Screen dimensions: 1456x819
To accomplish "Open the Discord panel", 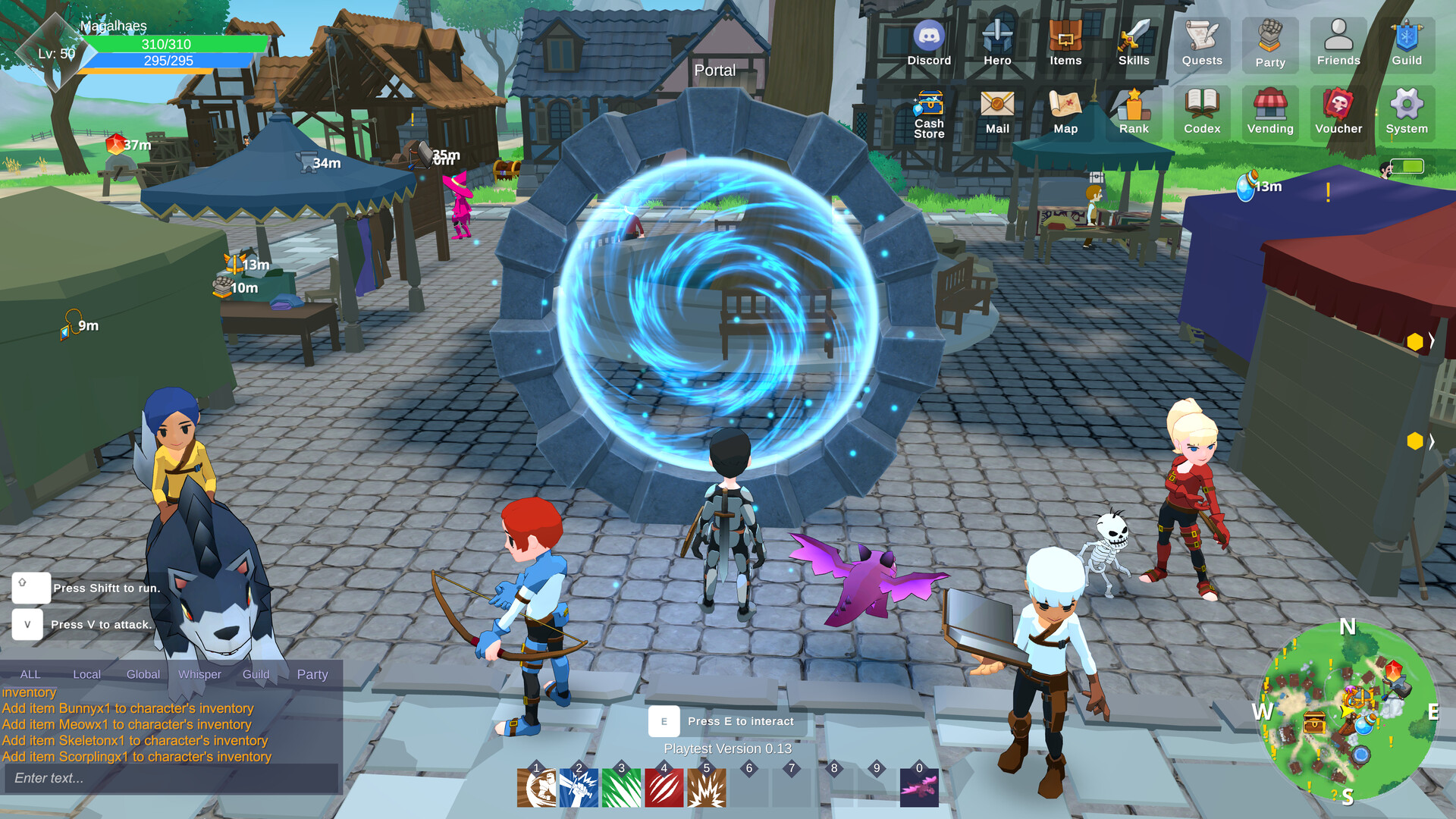I will click(x=929, y=43).
